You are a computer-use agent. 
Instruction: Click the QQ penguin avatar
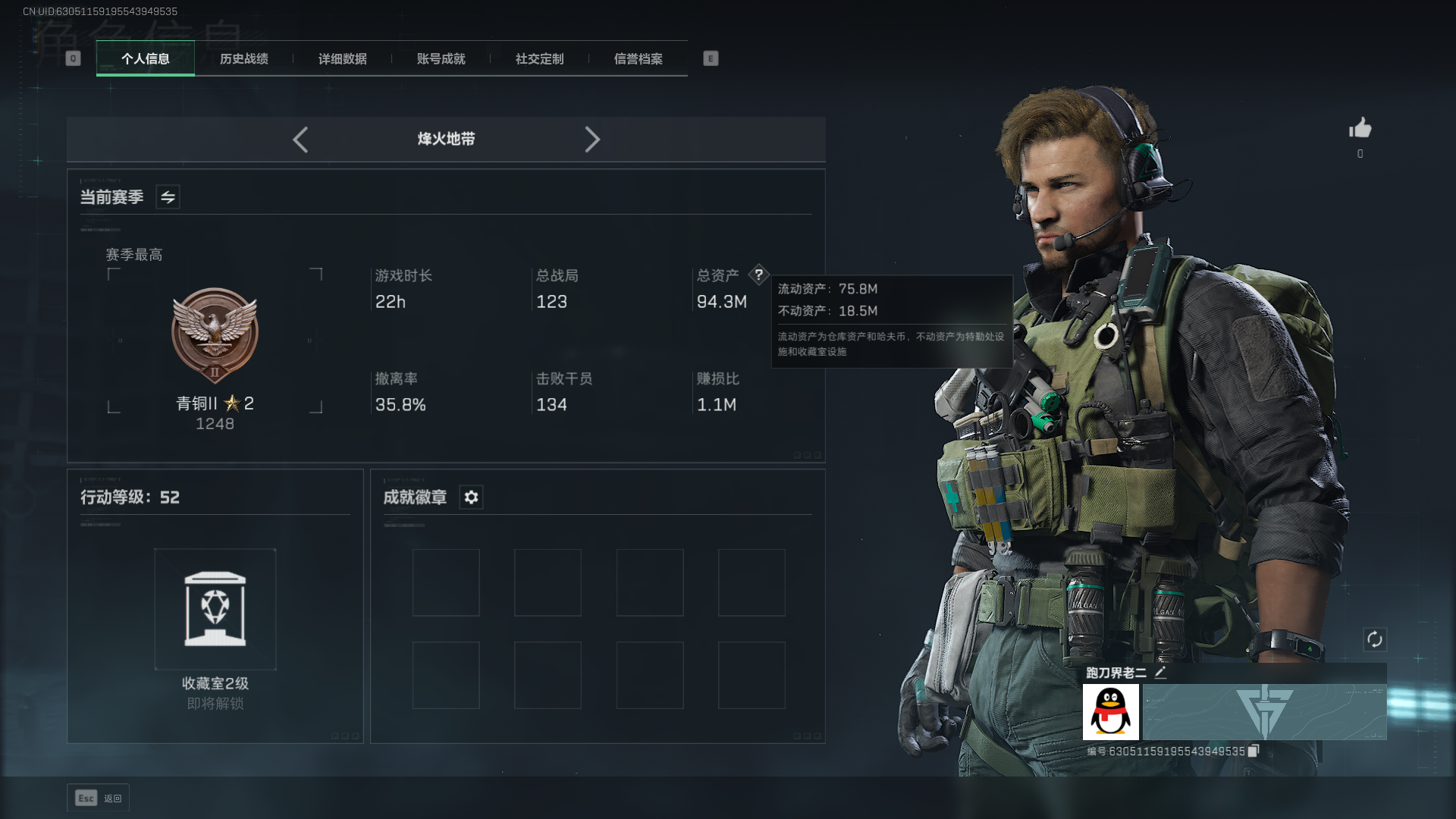1110,712
